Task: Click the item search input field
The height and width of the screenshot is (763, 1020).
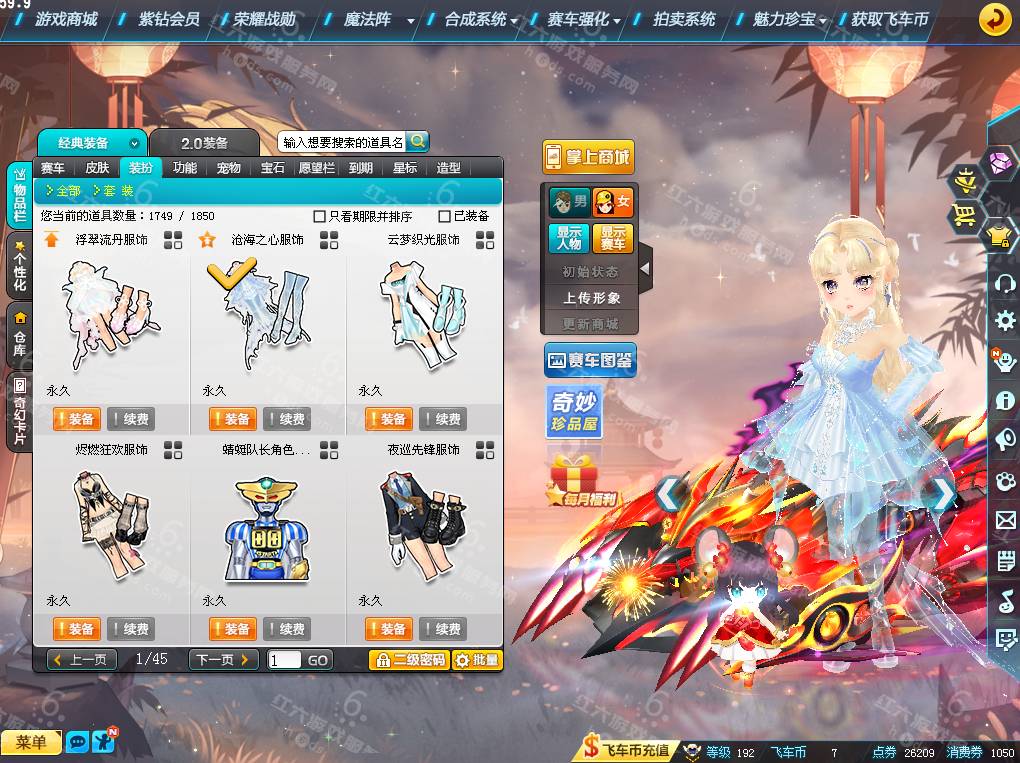Action: coord(342,142)
